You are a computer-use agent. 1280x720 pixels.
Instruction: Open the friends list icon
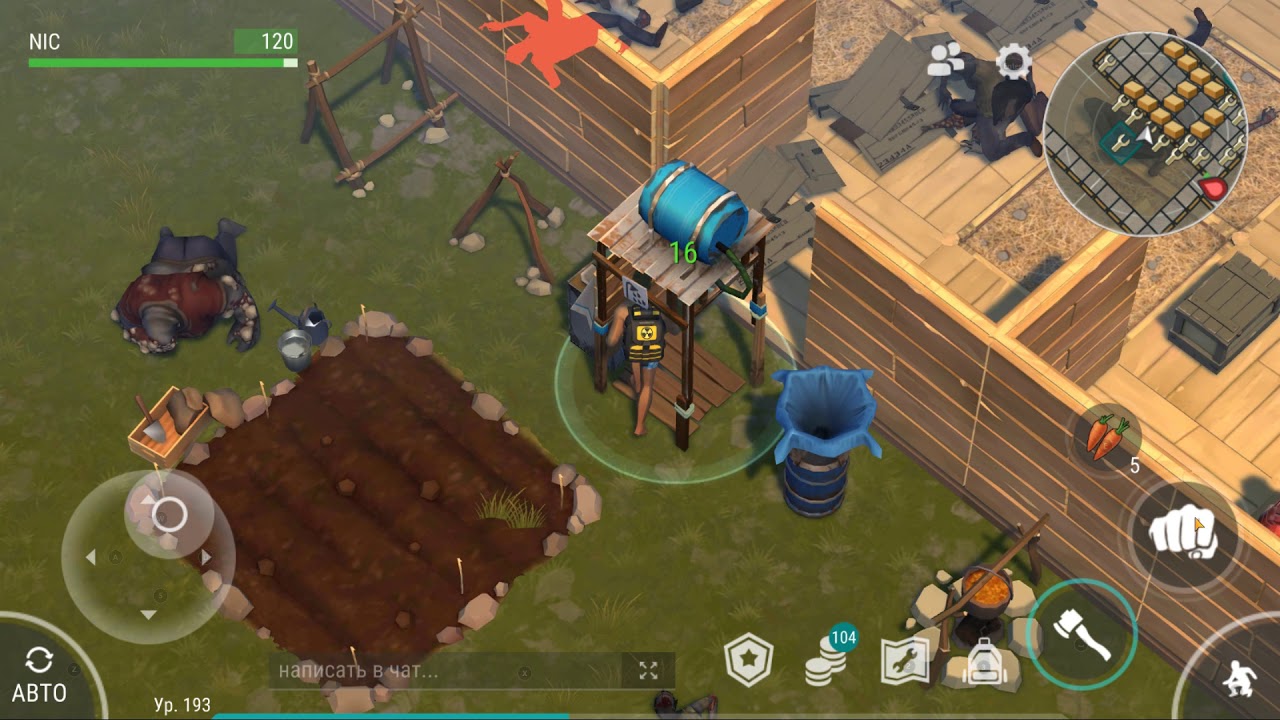tap(945, 61)
